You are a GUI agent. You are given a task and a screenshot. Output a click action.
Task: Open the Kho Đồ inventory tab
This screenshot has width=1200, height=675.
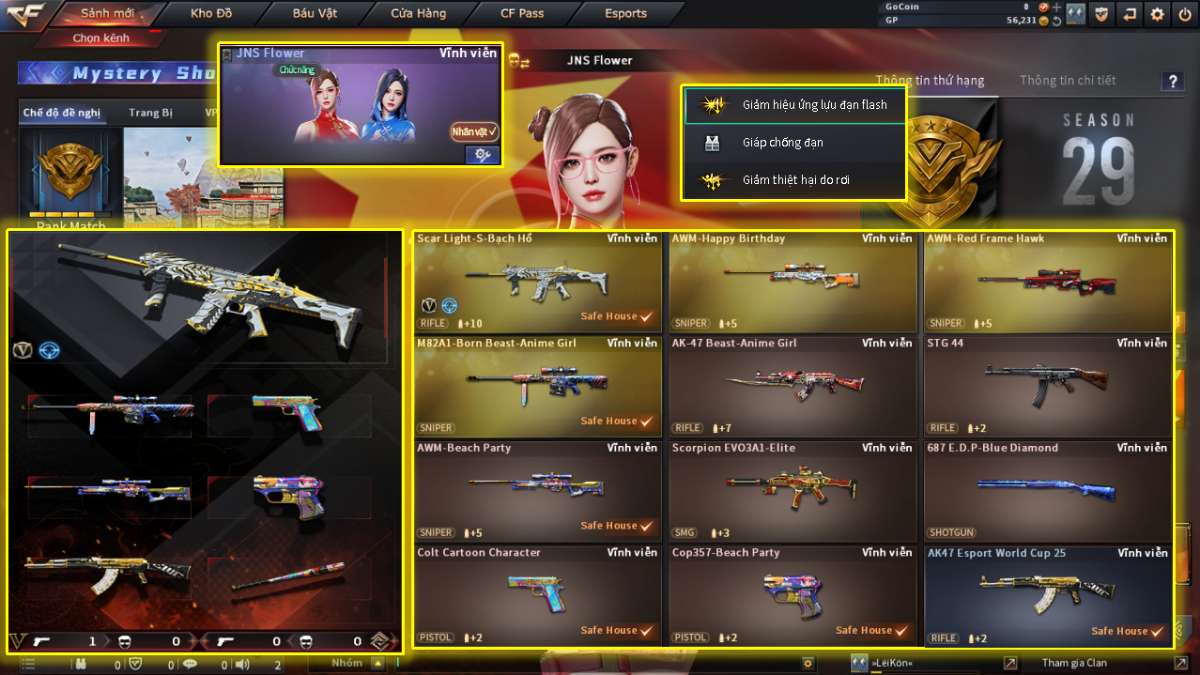211,14
